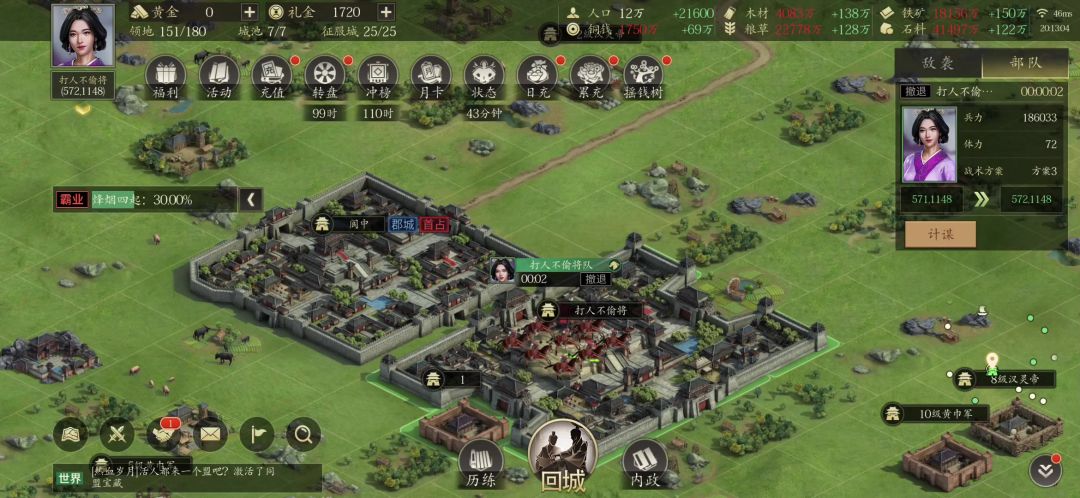This screenshot has height=498, width=1080.
Task: Open the mail envelope icon
Action: tap(210, 434)
